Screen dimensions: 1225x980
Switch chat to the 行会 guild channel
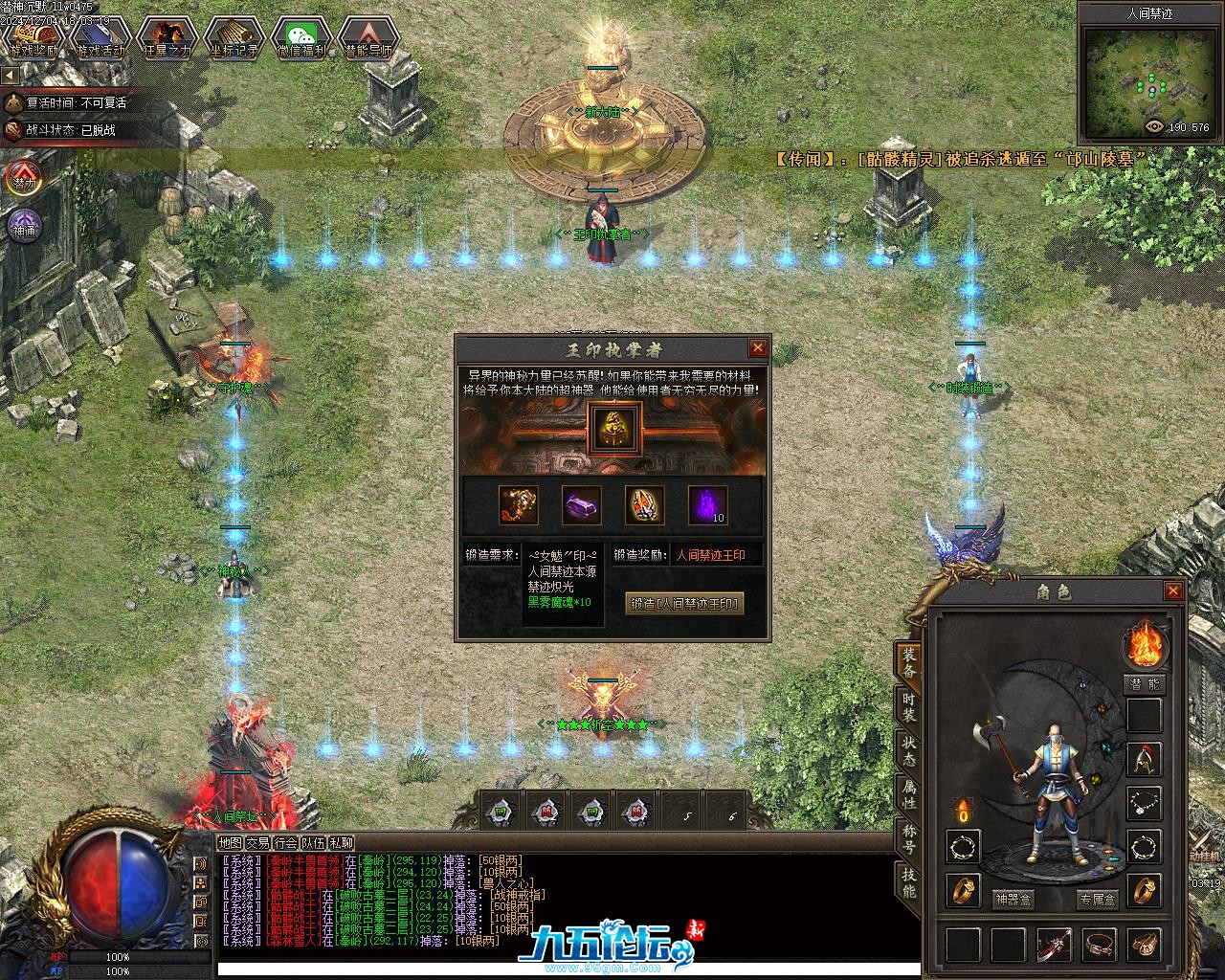285,843
